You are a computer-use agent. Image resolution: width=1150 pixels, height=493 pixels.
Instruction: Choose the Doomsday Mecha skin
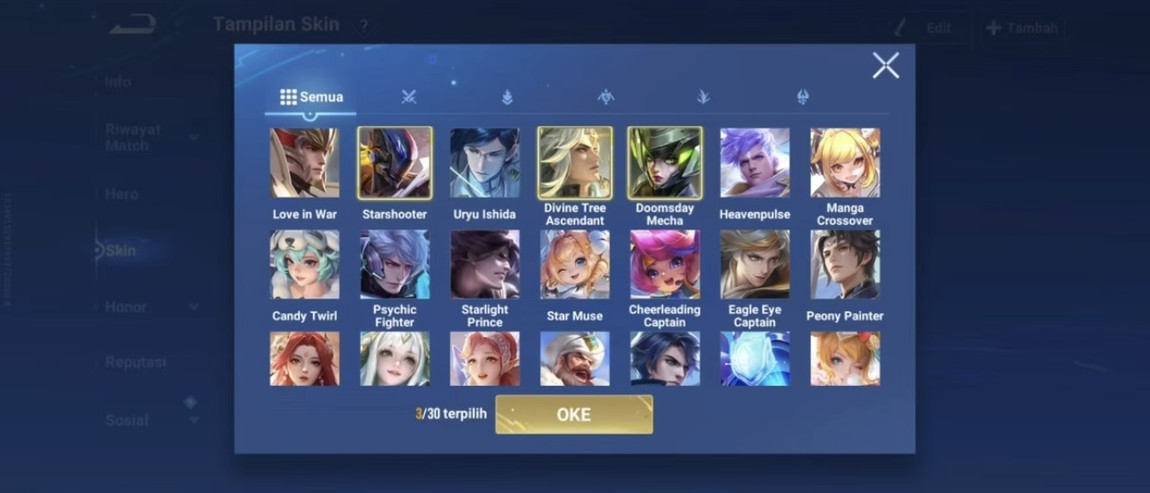(x=665, y=163)
